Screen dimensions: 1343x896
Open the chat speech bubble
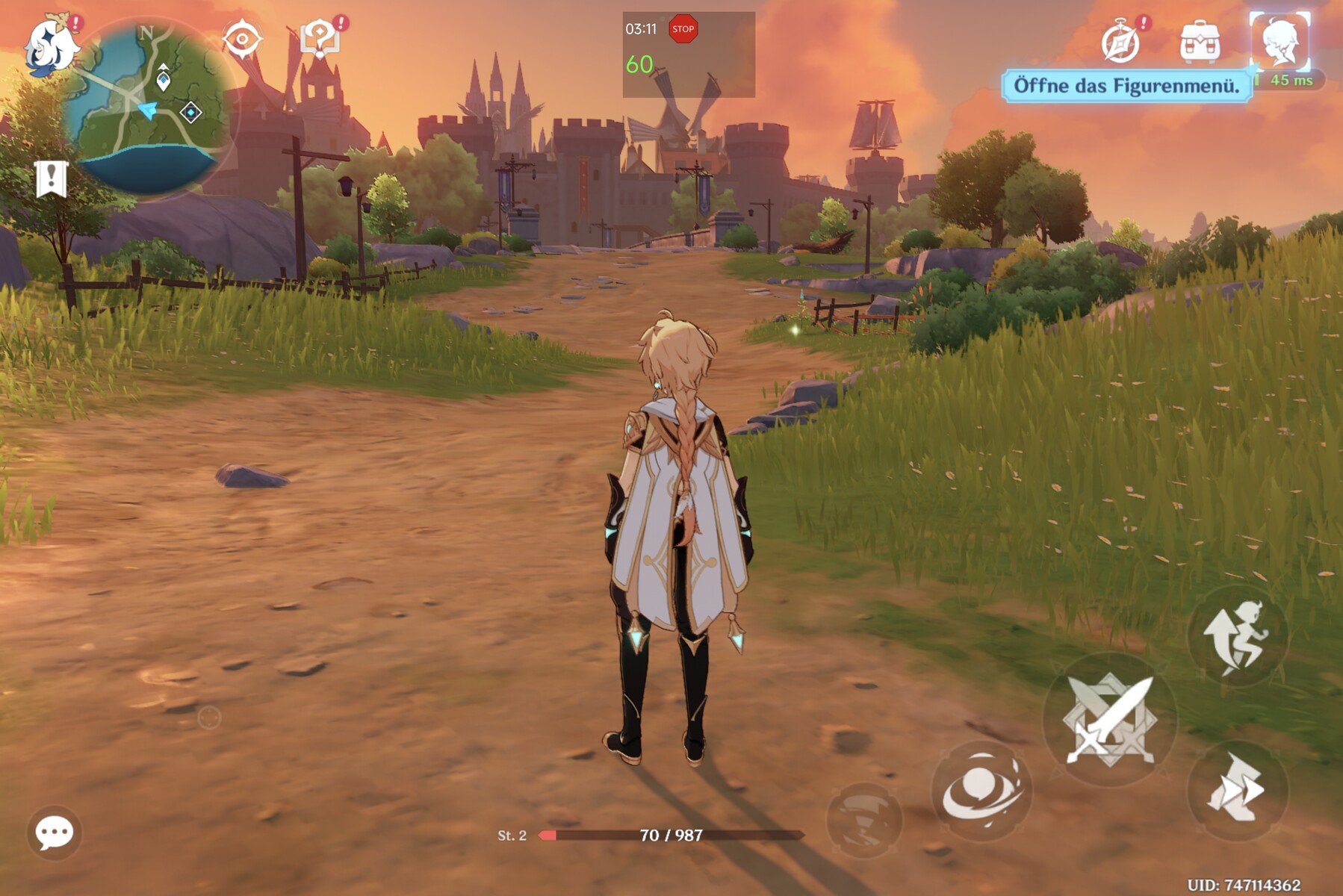tap(55, 832)
